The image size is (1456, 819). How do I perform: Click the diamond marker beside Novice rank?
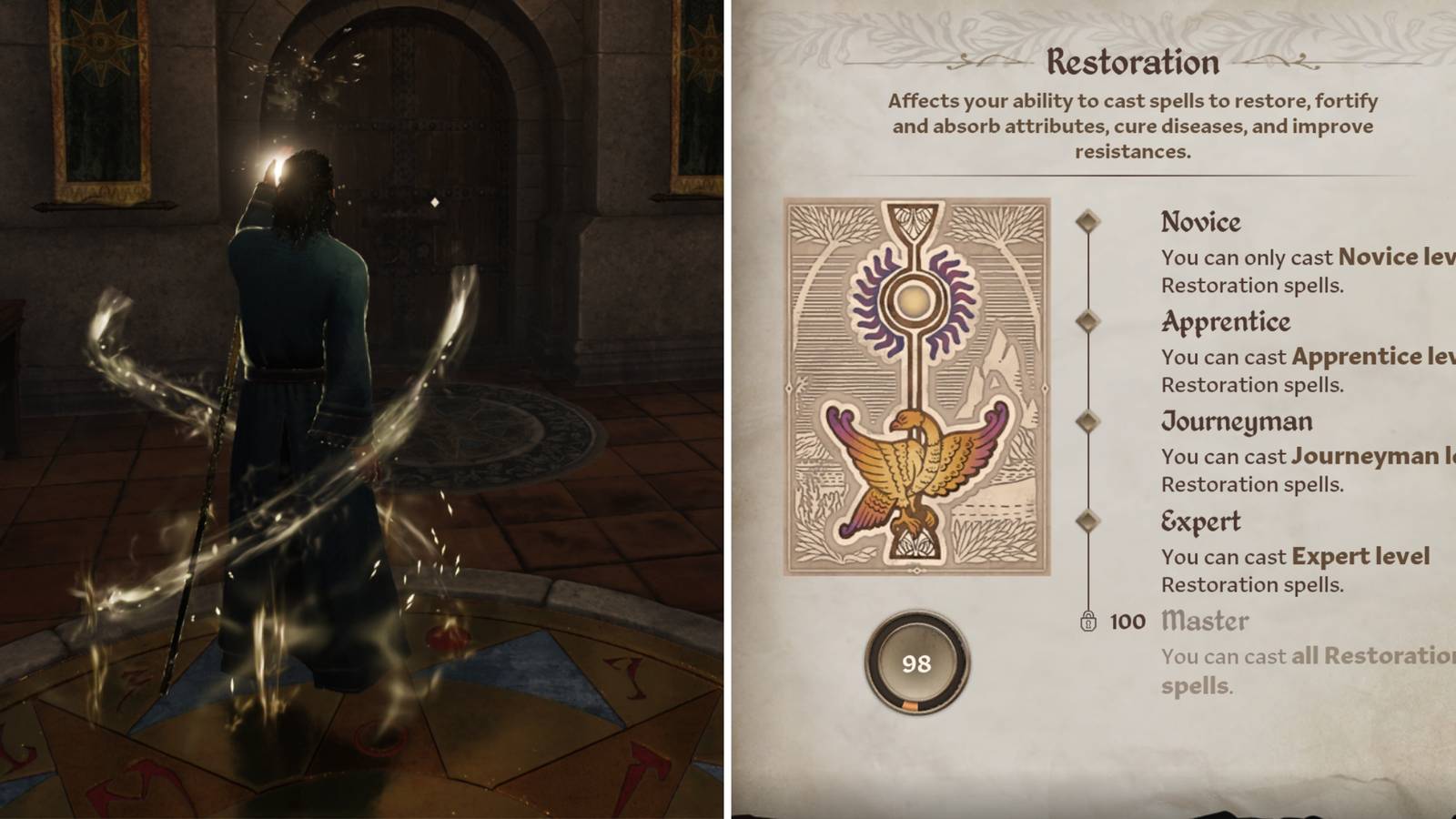(1088, 220)
